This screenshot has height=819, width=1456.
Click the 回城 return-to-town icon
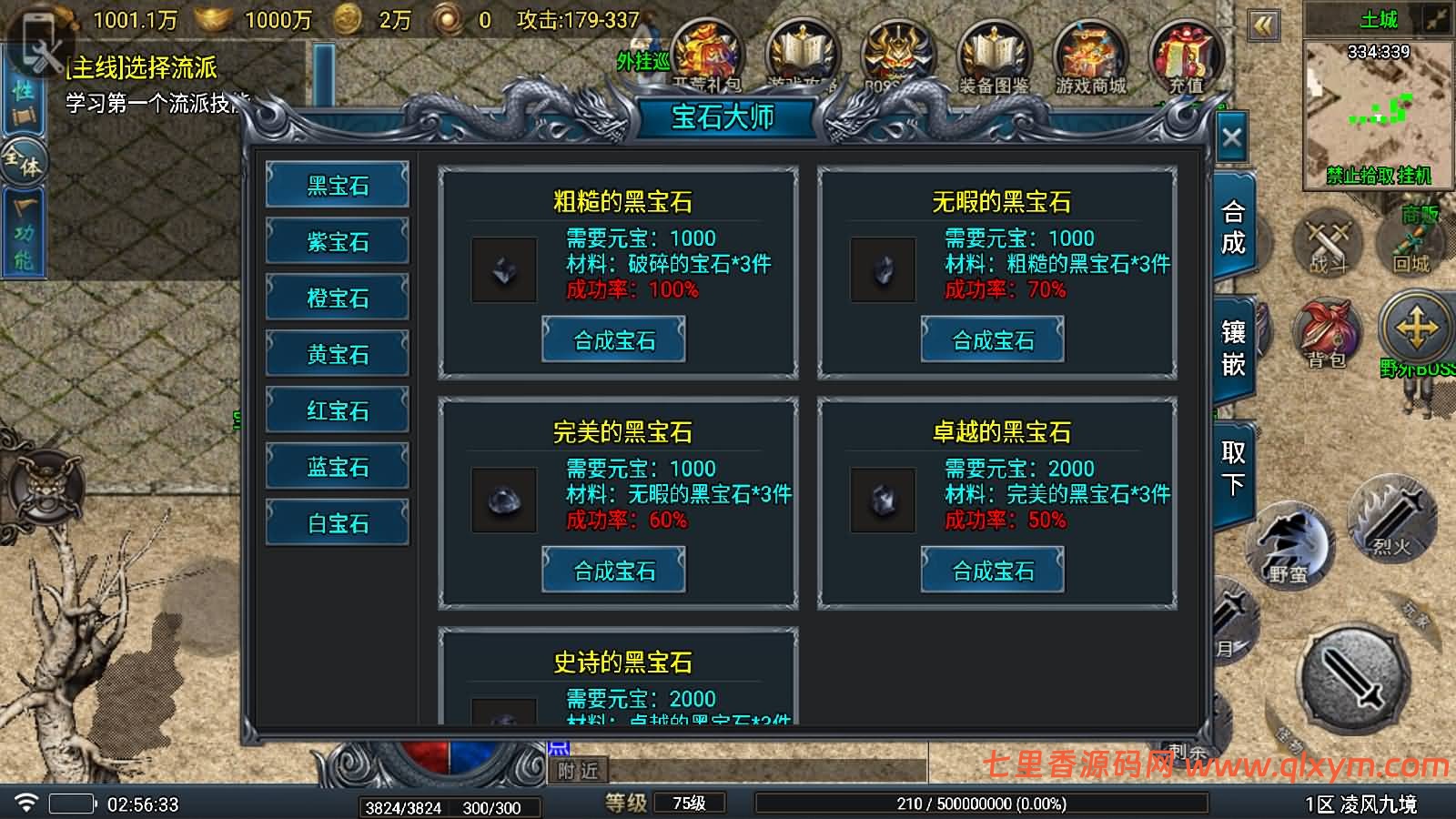pyautogui.click(x=1409, y=244)
